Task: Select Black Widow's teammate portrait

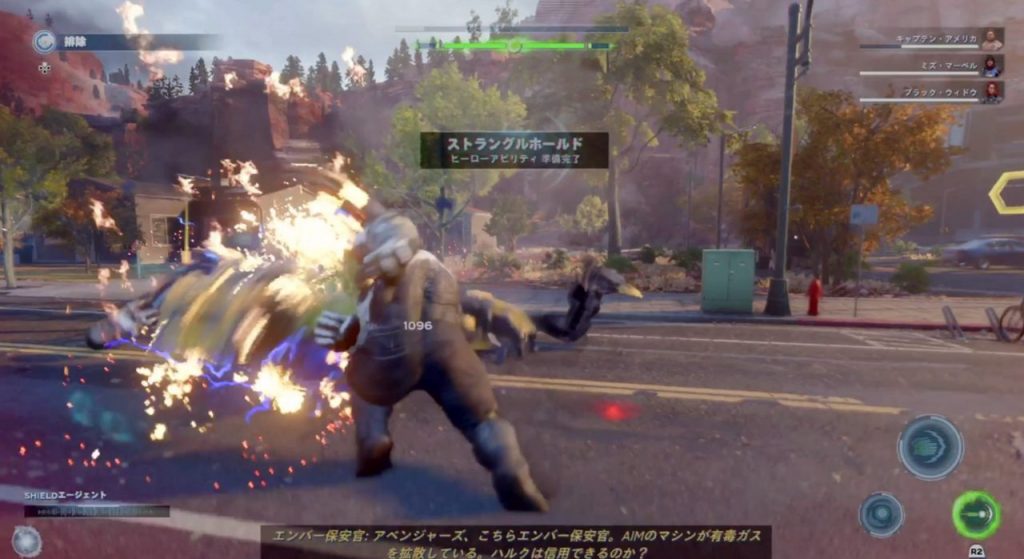Action: pos(991,92)
